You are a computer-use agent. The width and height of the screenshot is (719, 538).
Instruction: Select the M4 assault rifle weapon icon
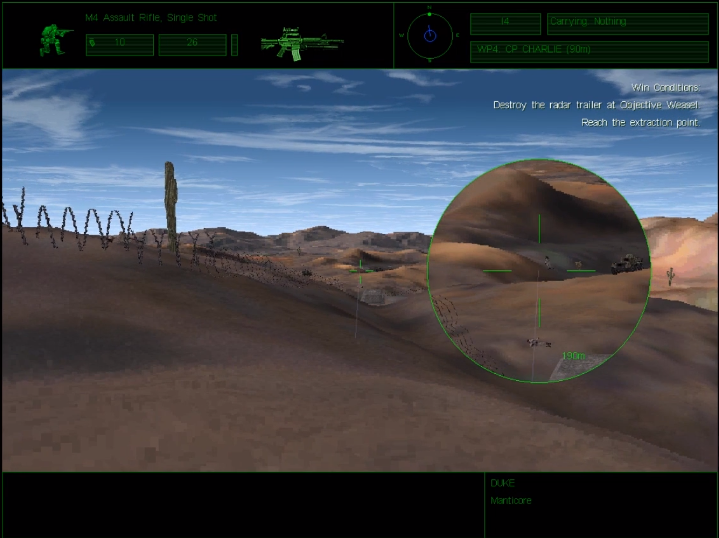(301, 45)
